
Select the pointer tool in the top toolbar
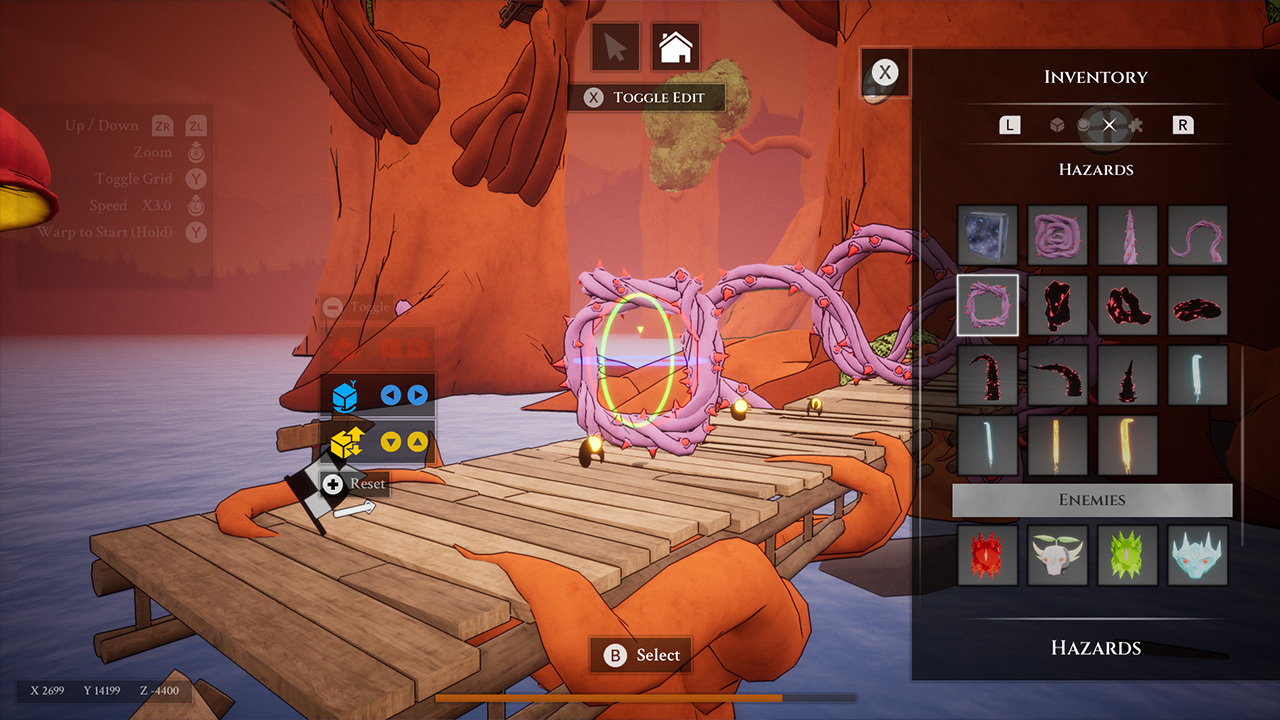click(x=616, y=45)
